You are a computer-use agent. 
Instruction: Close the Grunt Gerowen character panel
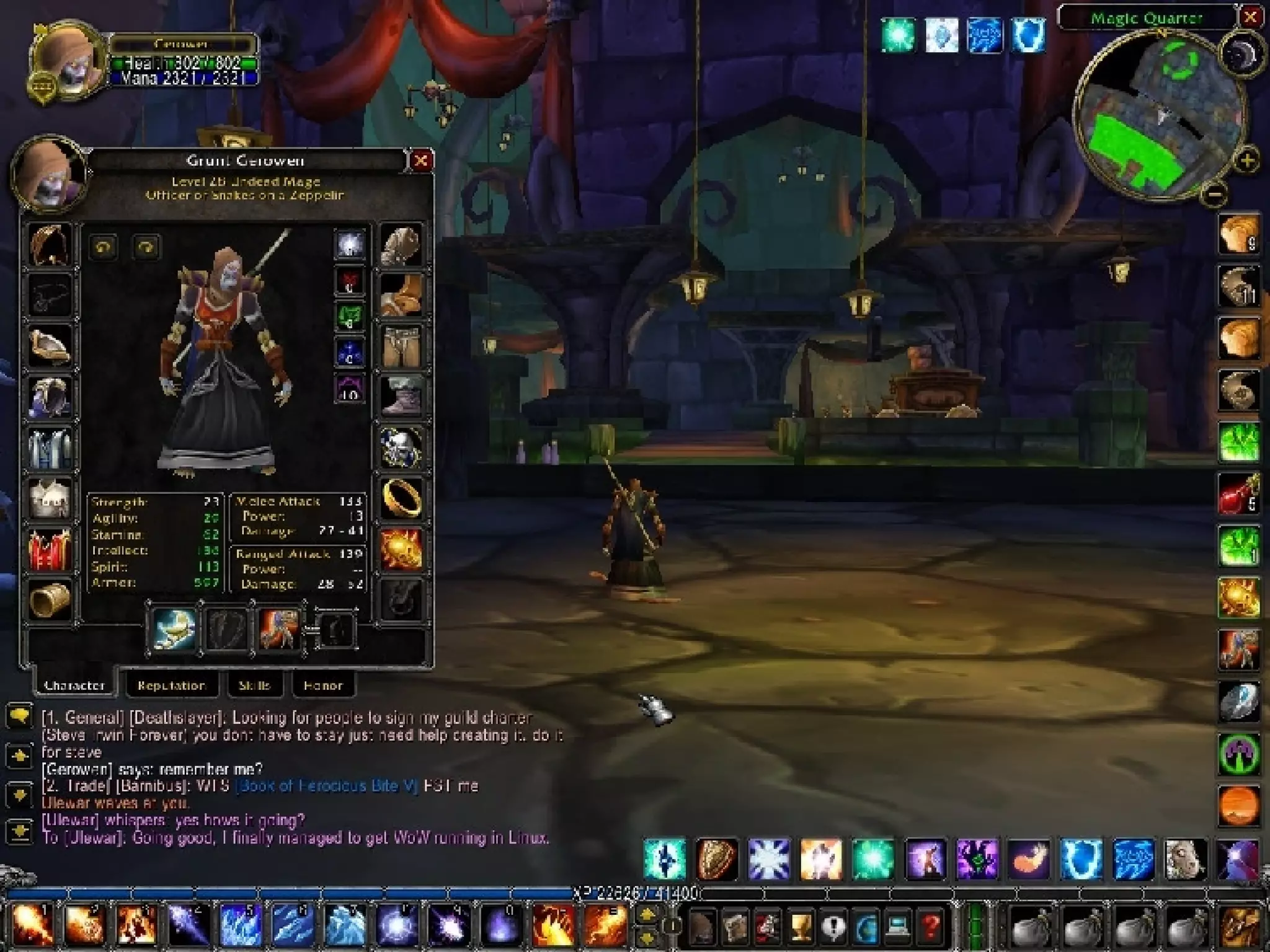(420, 161)
